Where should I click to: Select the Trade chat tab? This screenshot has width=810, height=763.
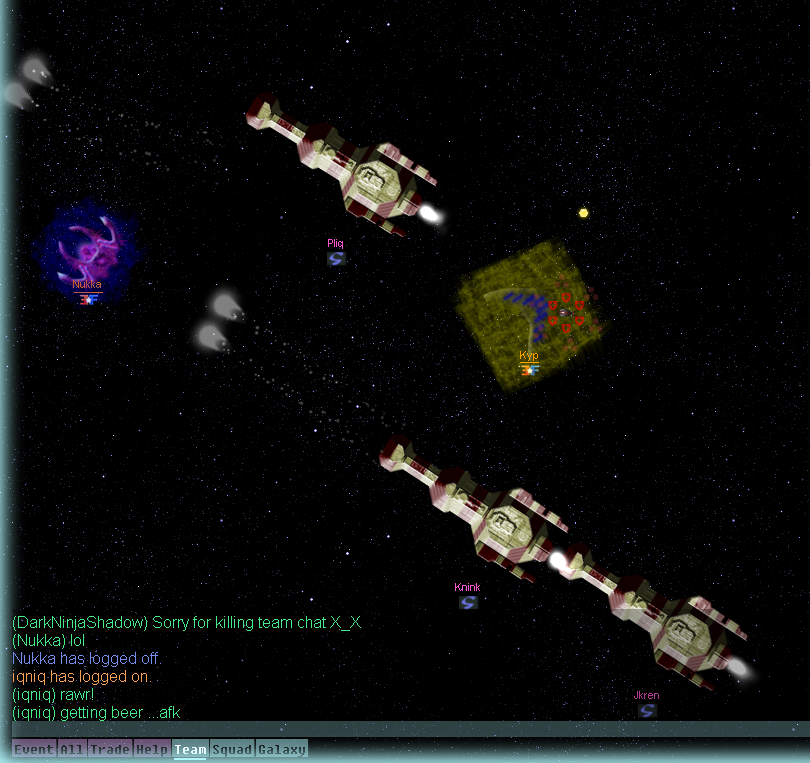[110, 749]
